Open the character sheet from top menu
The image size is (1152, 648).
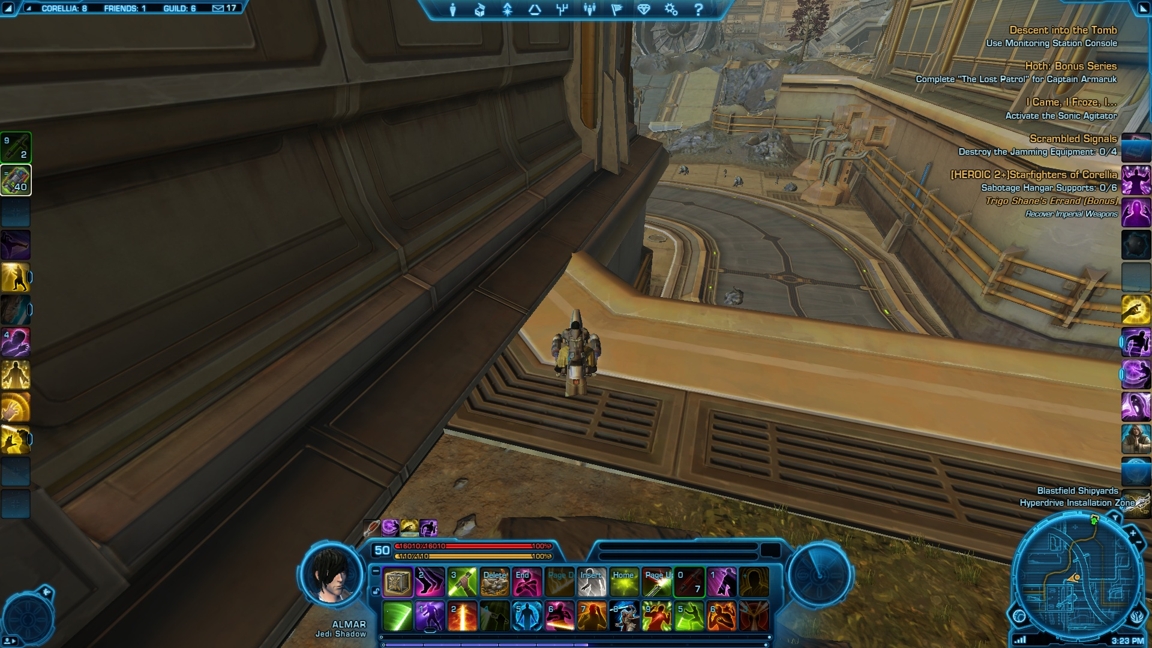pyautogui.click(x=452, y=10)
